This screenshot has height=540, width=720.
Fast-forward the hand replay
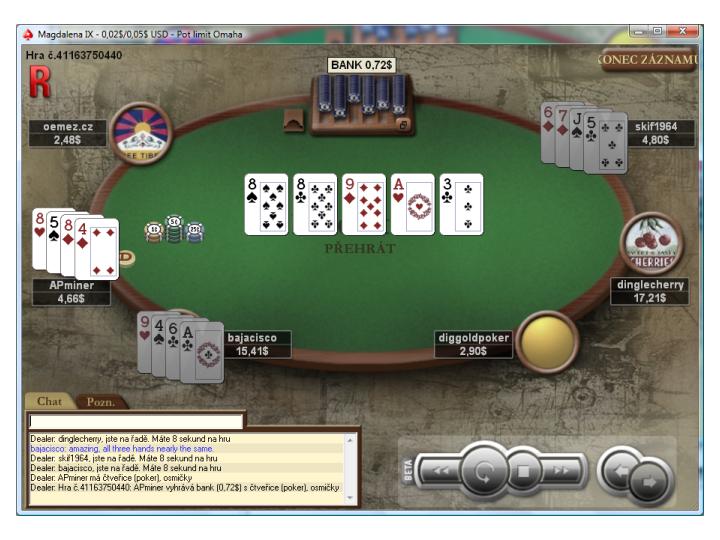(562, 470)
